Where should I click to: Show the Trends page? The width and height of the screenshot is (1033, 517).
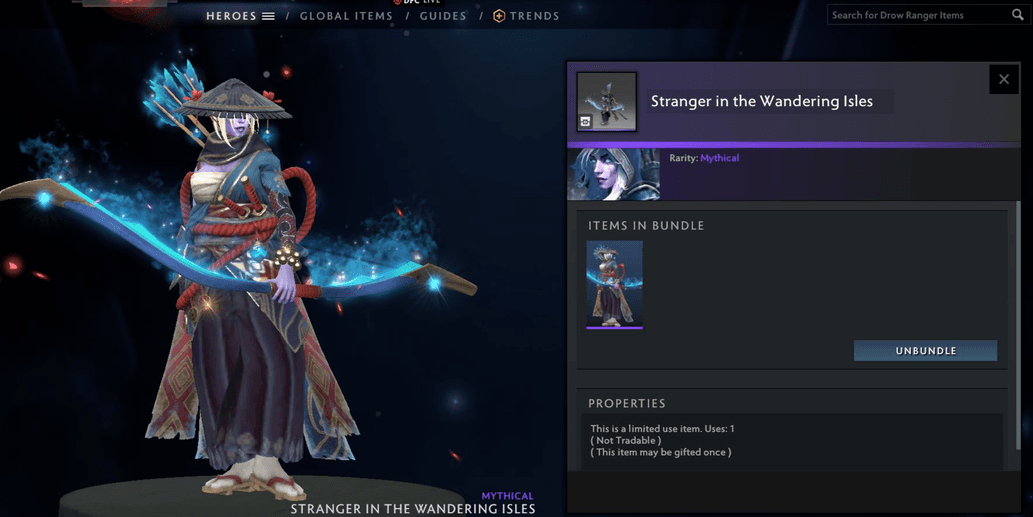point(527,16)
